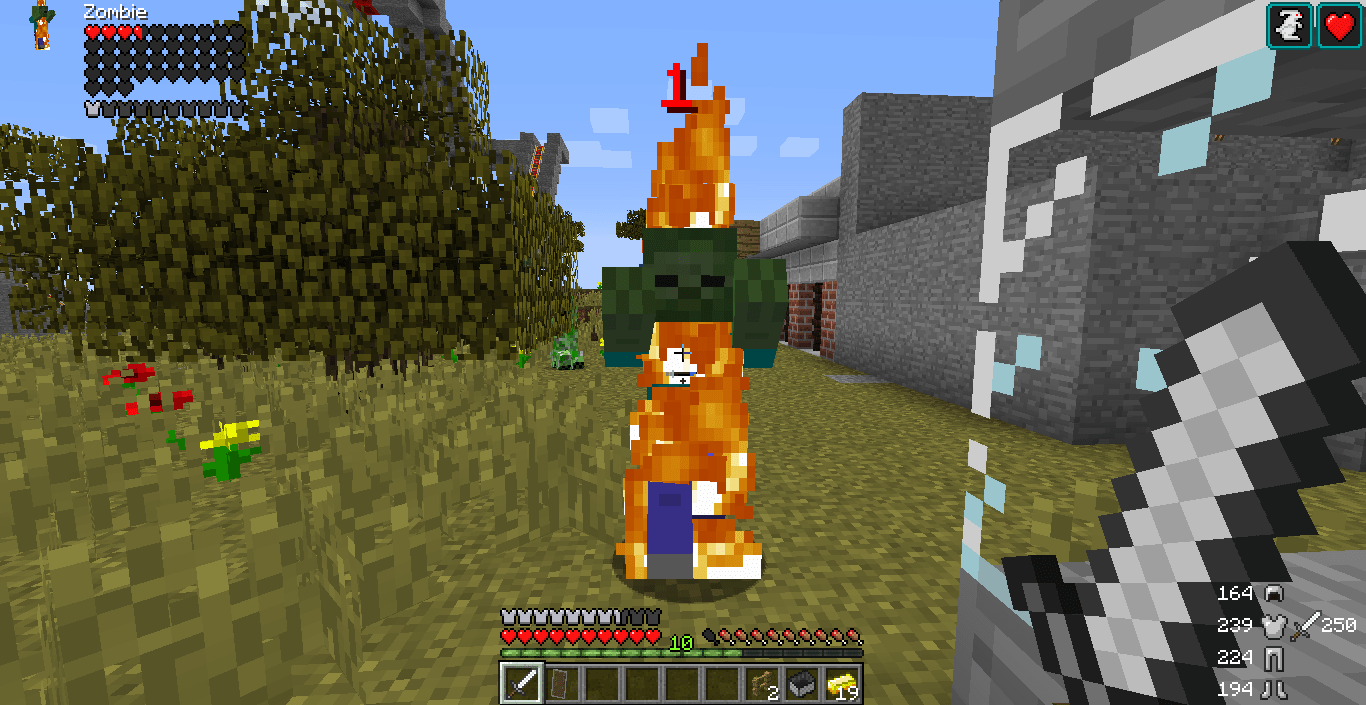Image resolution: width=1366 pixels, height=705 pixels.
Task: Click the Zombie target portrait
Action: [x=42, y=26]
